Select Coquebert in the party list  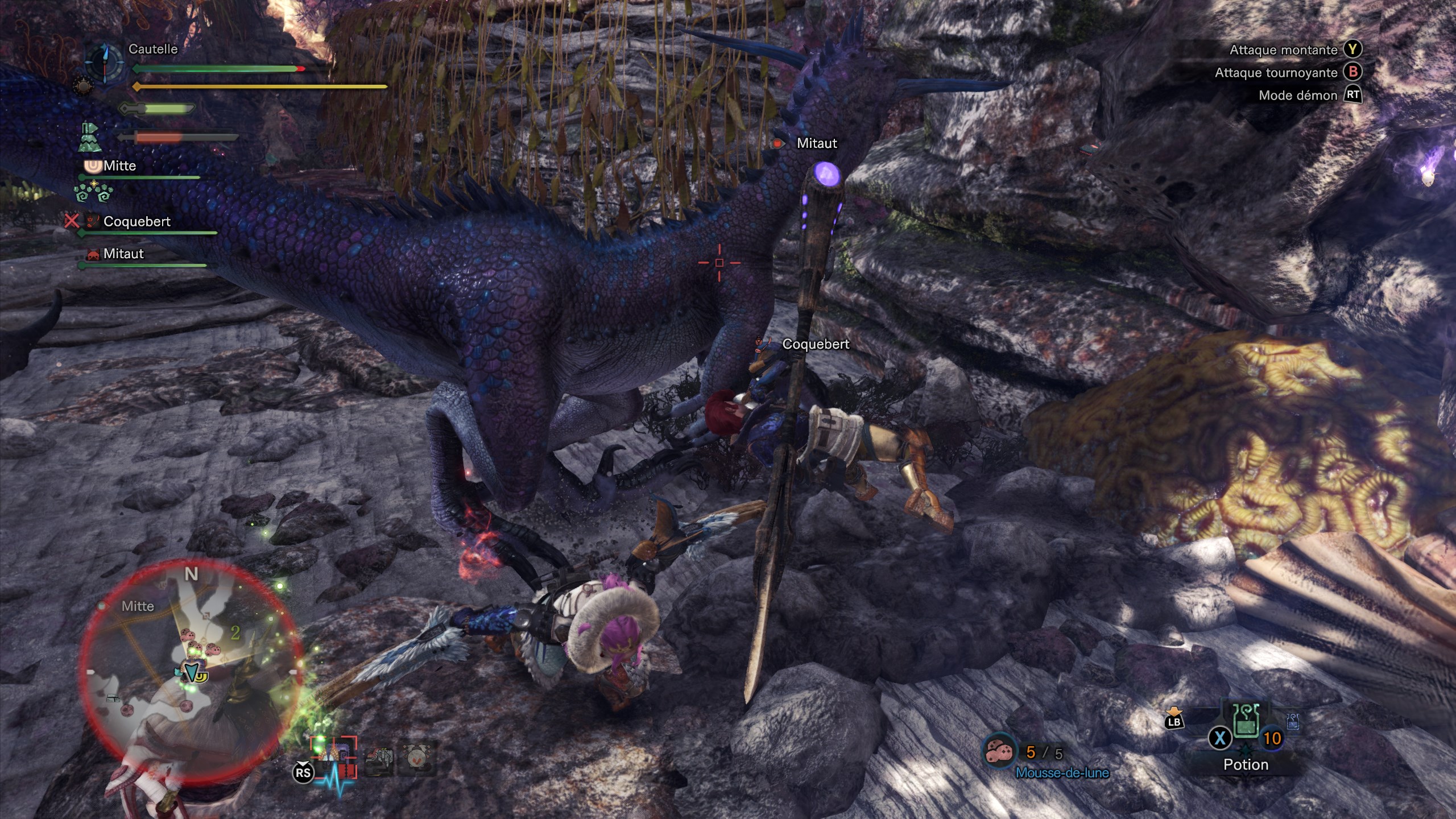pos(136,222)
